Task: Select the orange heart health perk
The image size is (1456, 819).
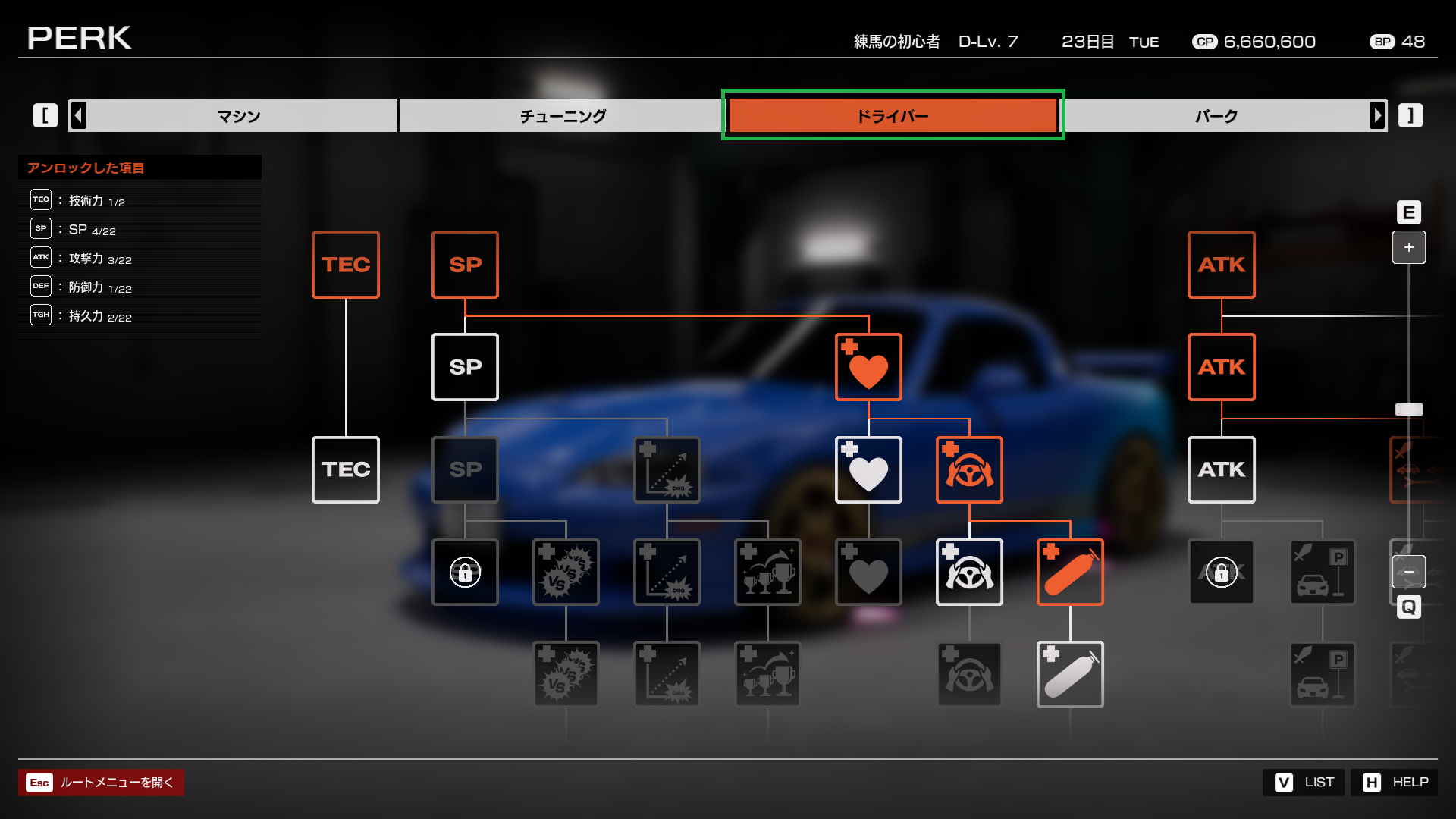Action: click(x=868, y=367)
